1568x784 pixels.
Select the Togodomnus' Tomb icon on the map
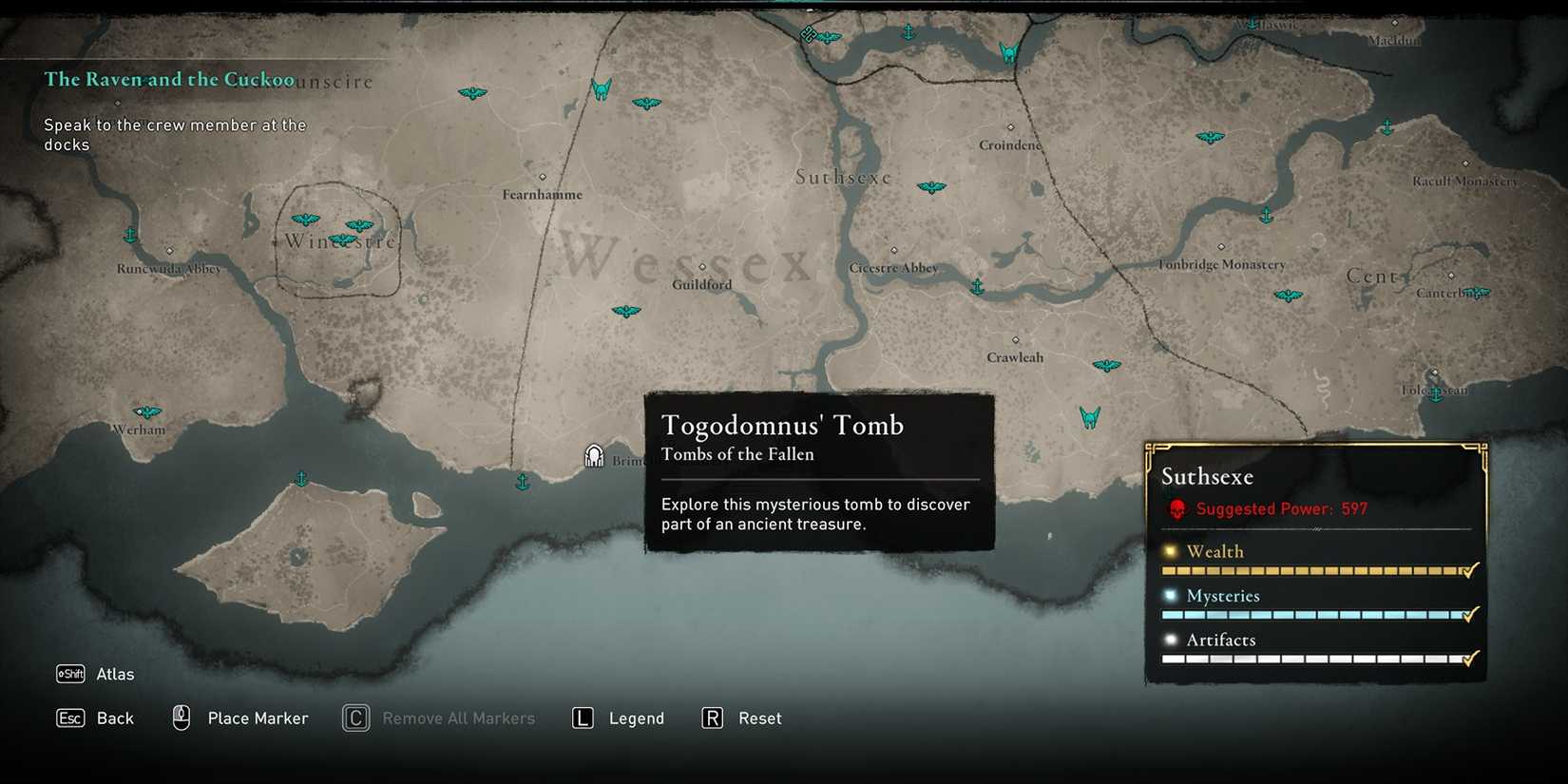(595, 454)
